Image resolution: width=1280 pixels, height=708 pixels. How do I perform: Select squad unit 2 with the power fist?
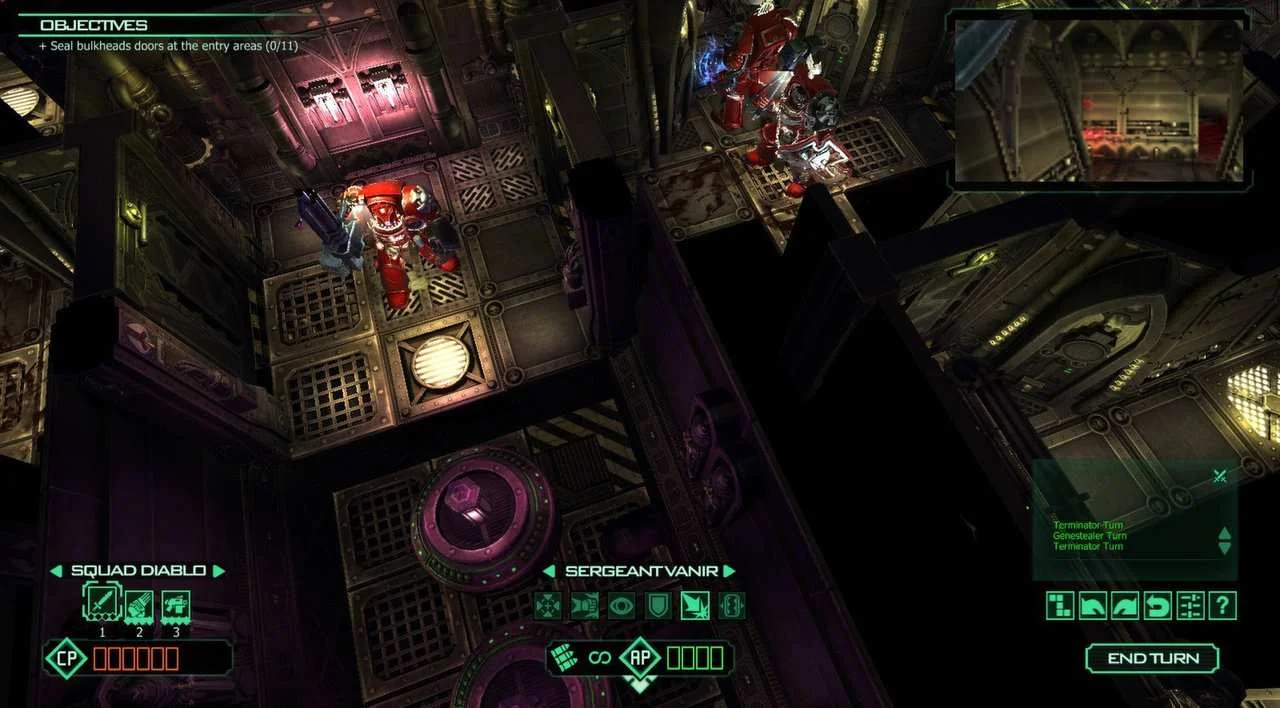[x=138, y=605]
